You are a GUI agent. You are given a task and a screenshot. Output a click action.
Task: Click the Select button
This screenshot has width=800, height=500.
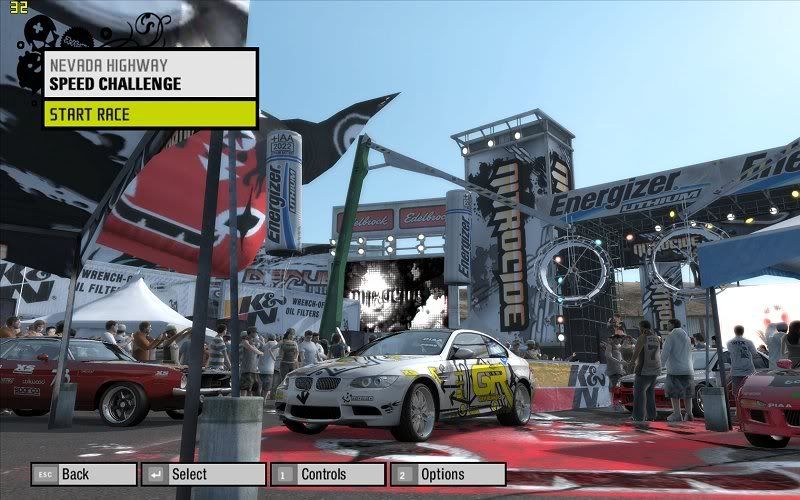pos(203,474)
